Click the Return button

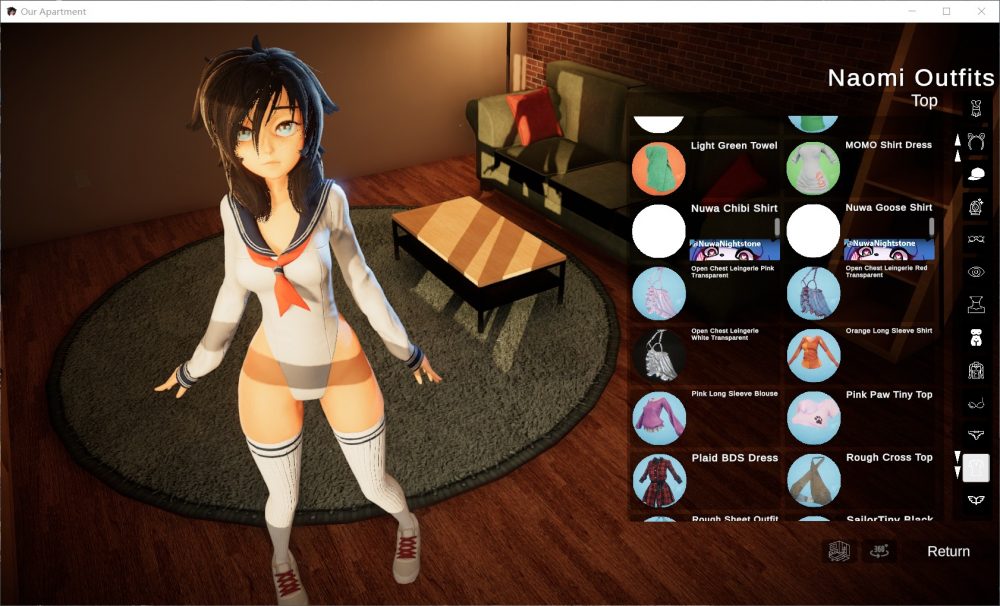coord(948,551)
